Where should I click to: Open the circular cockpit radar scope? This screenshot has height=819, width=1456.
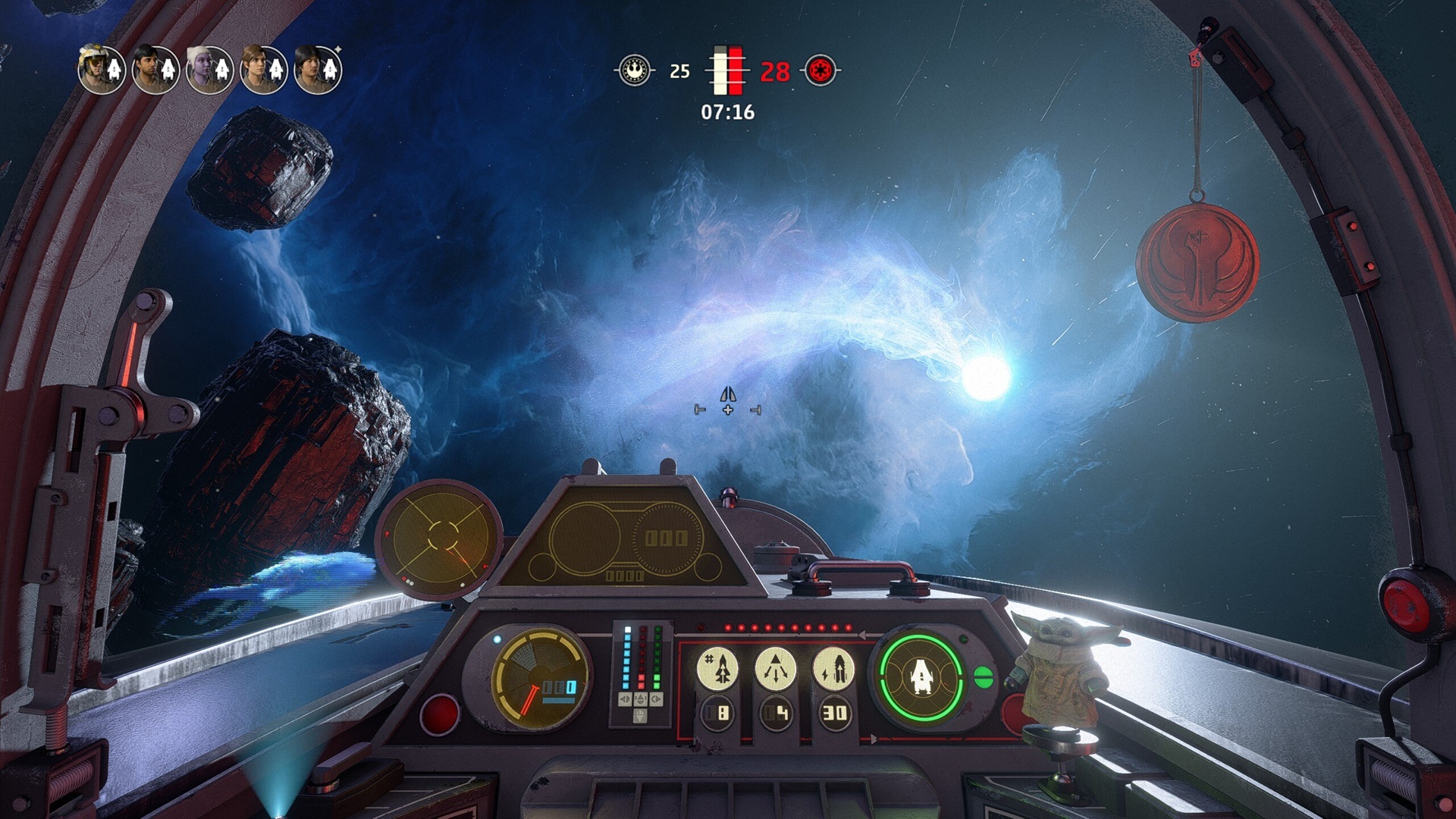[x=439, y=538]
